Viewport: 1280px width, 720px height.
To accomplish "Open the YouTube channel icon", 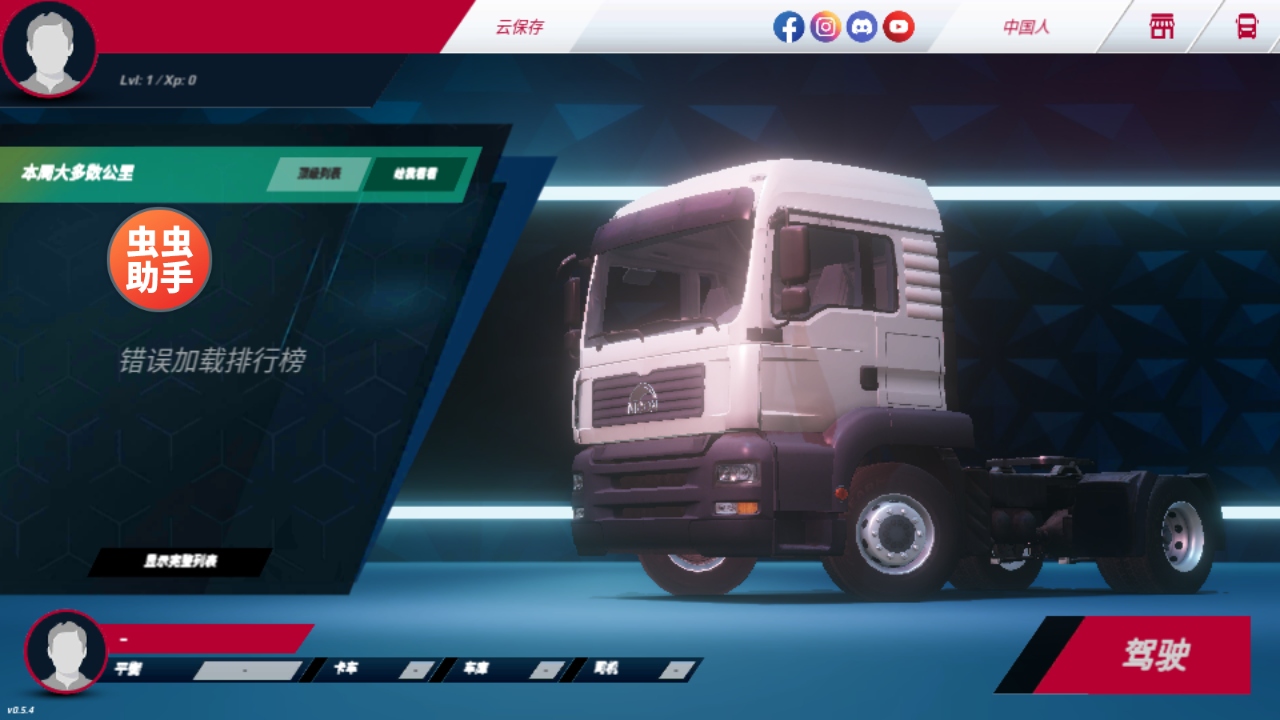I will click(898, 27).
